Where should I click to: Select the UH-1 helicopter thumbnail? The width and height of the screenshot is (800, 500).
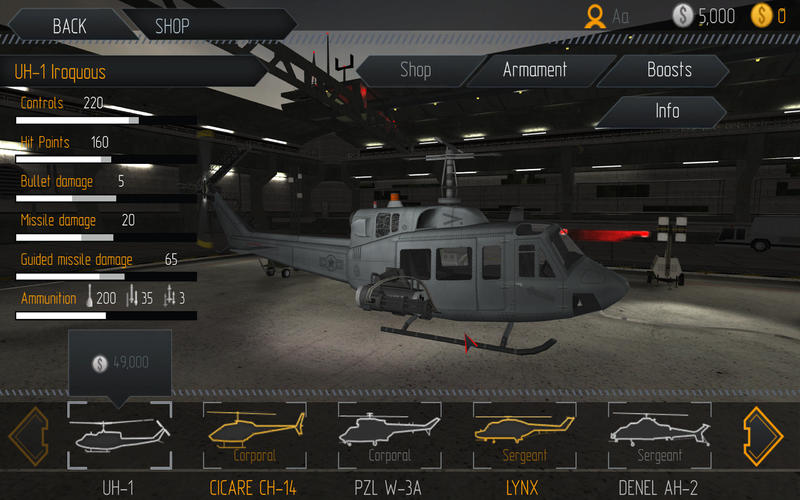click(119, 434)
